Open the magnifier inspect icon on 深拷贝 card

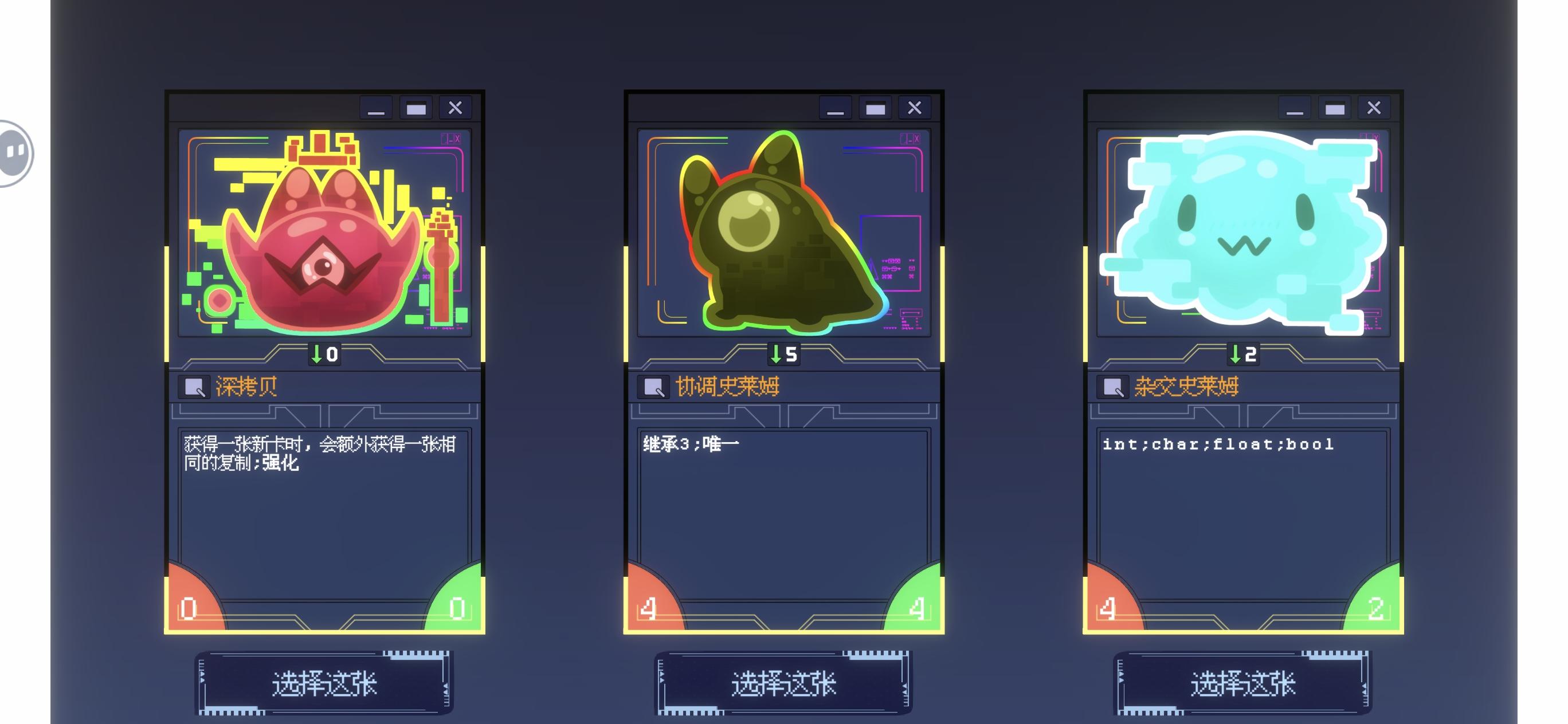click(x=194, y=386)
